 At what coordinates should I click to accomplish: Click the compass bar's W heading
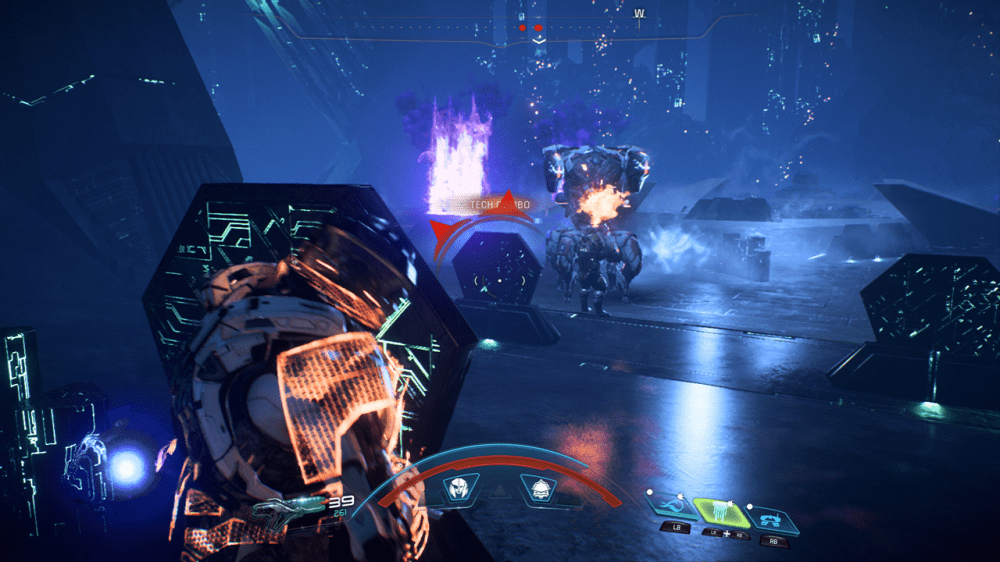[638, 14]
